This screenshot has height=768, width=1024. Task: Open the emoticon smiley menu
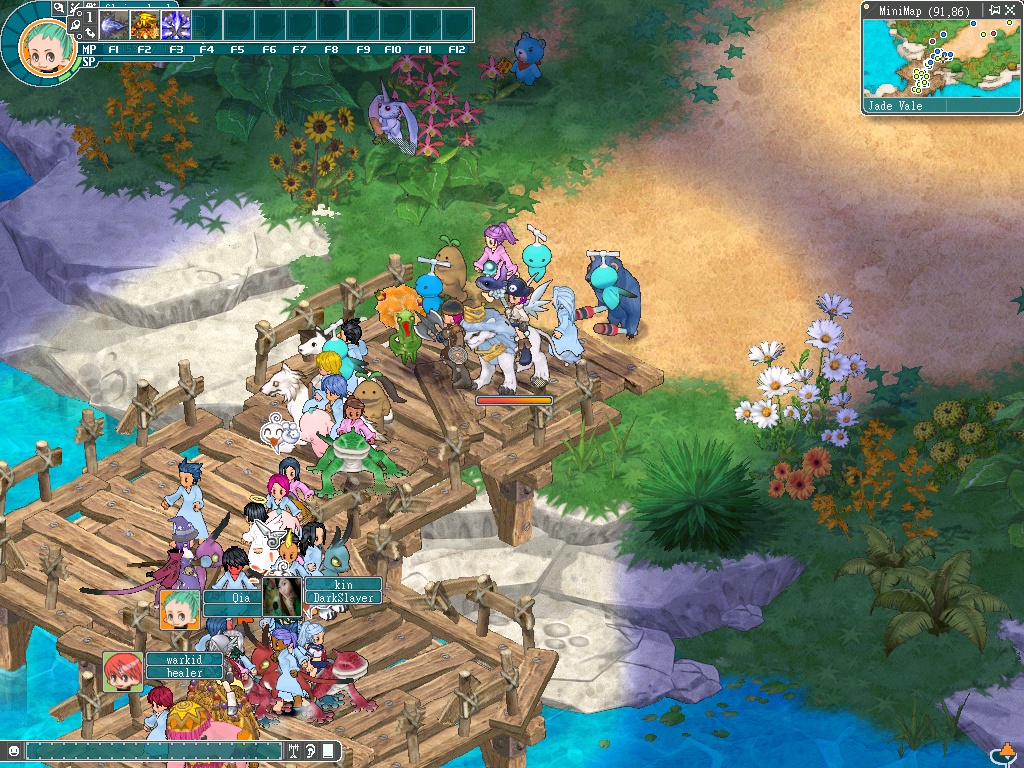[13, 750]
